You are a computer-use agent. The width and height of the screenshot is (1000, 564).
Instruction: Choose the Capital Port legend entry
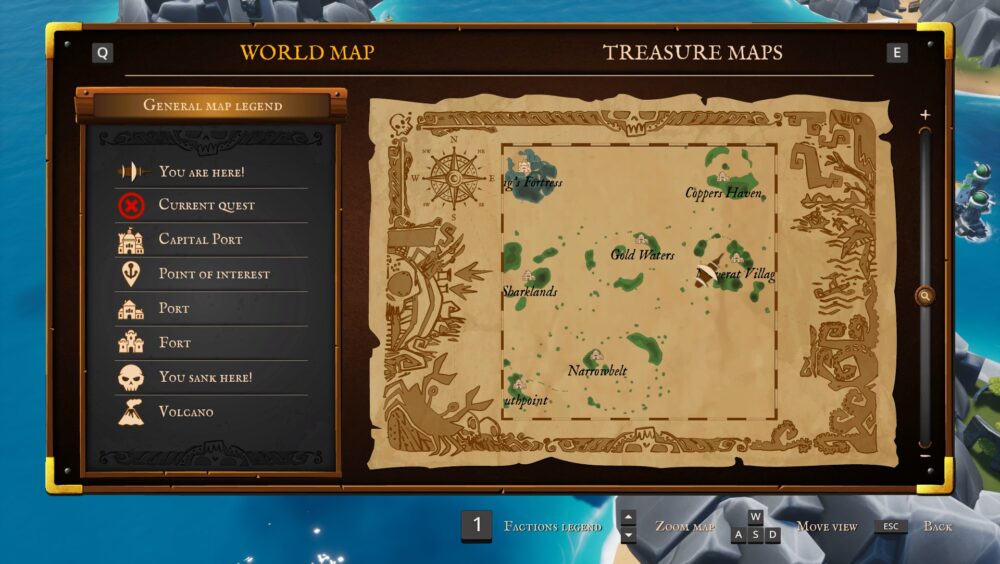200,240
